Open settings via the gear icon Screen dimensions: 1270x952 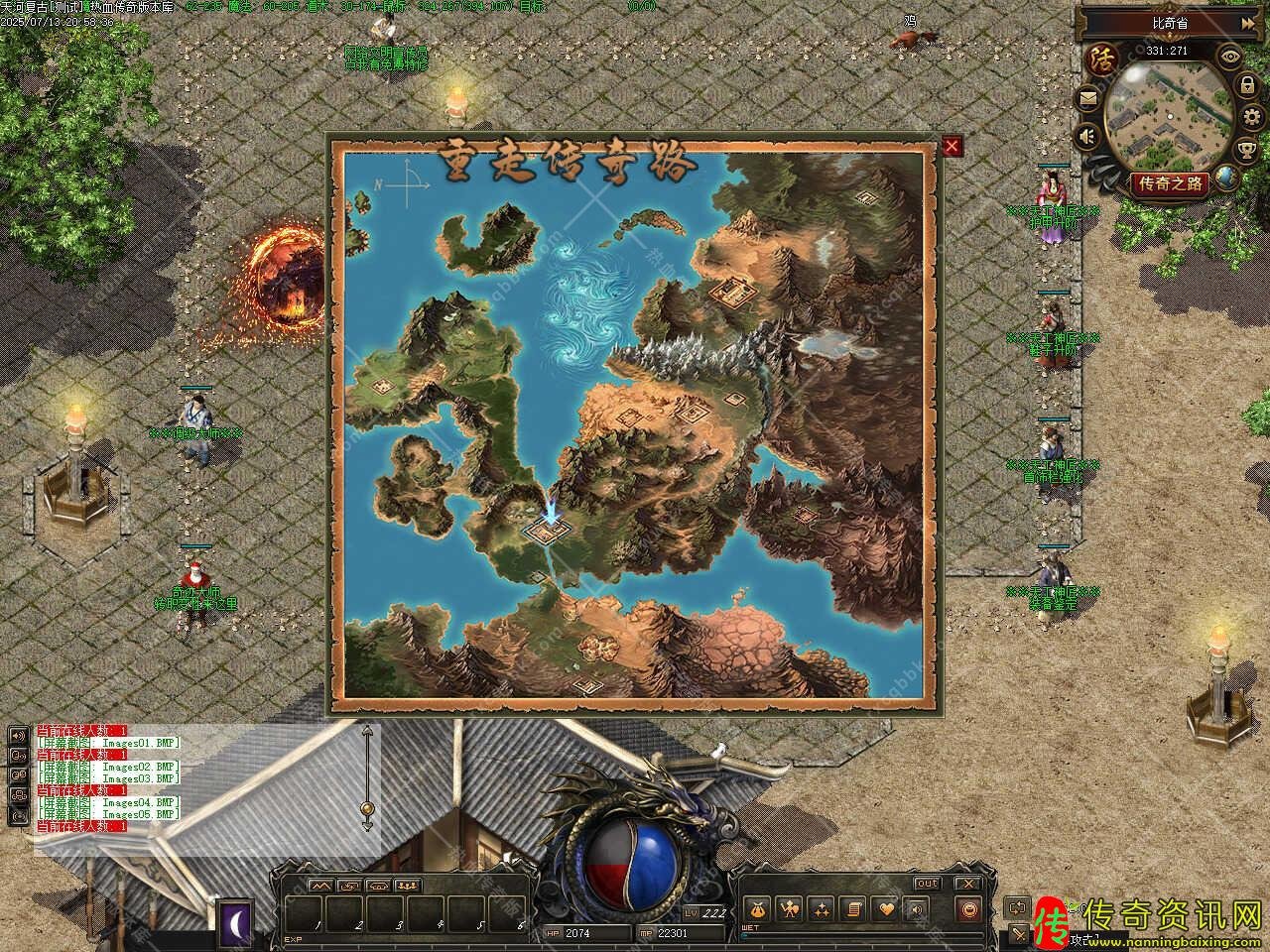point(1252,117)
